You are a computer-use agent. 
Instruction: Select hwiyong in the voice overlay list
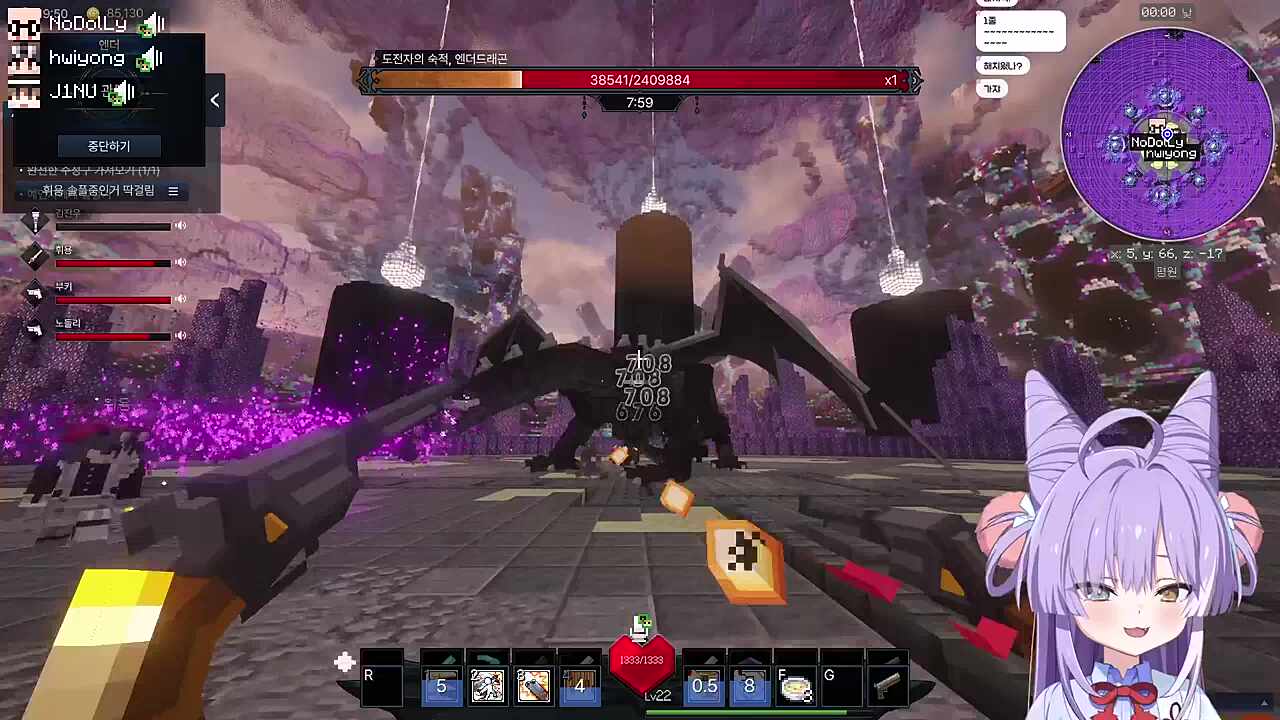88,58
